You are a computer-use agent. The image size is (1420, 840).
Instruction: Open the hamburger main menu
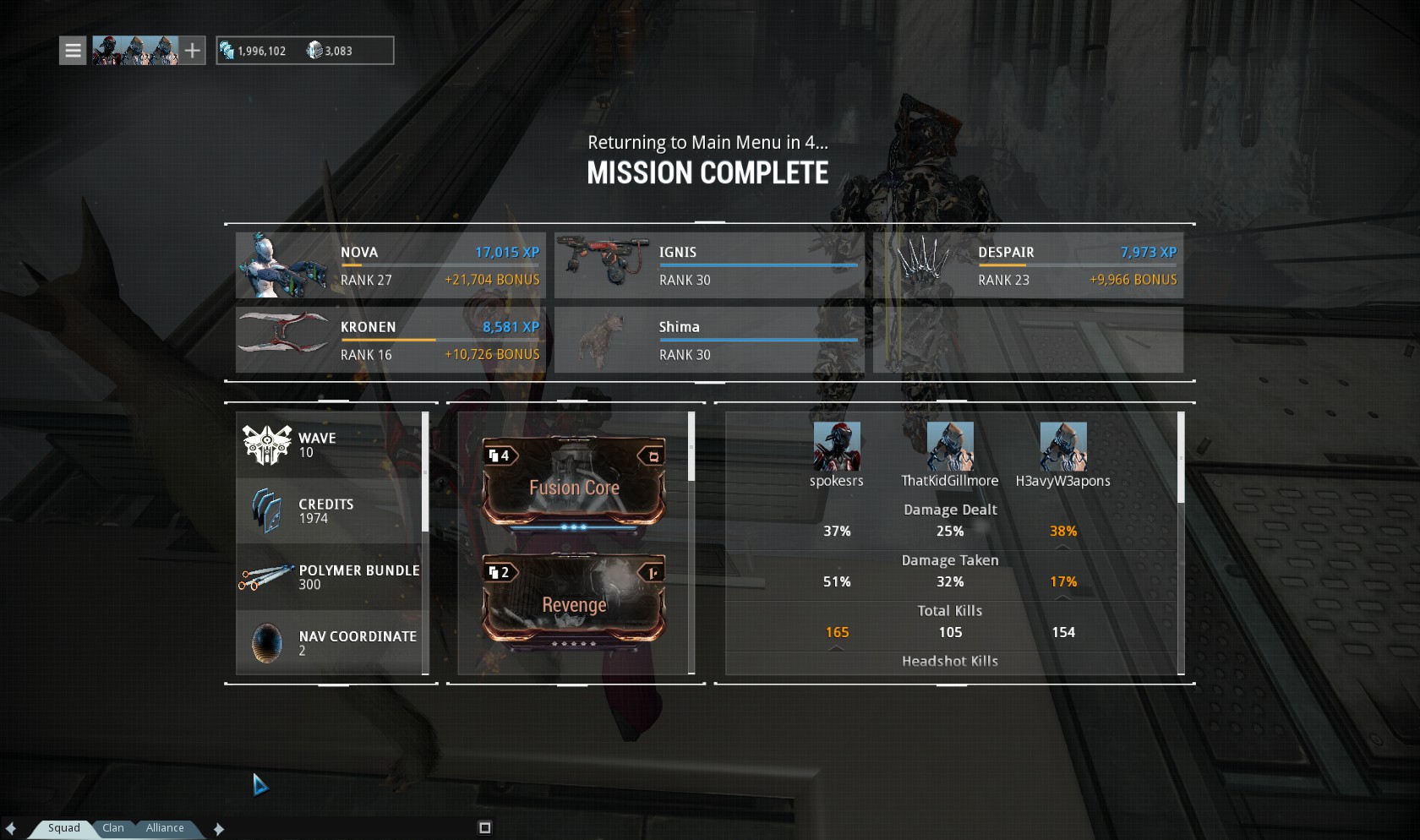coord(73,51)
